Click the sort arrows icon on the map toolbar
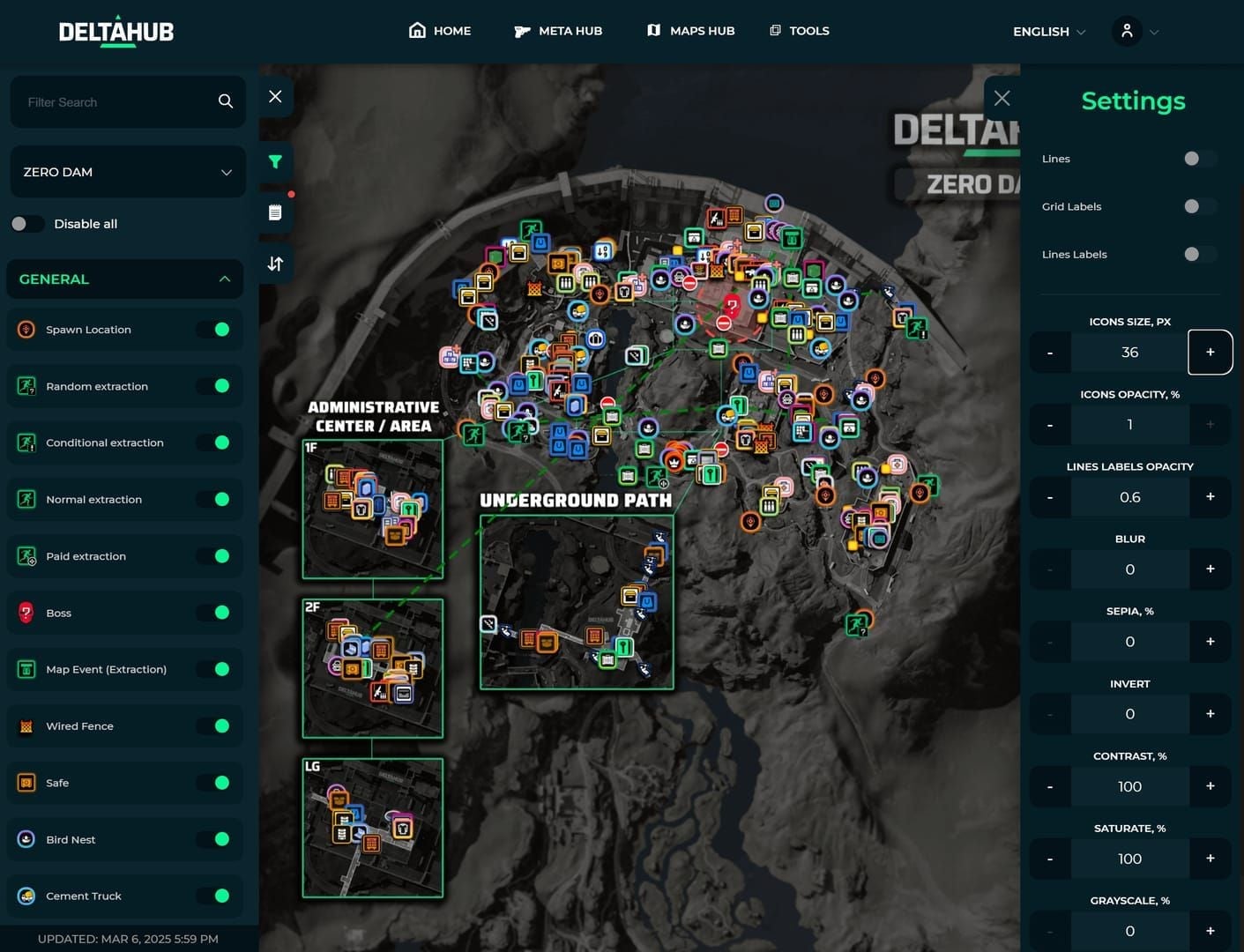 274,262
